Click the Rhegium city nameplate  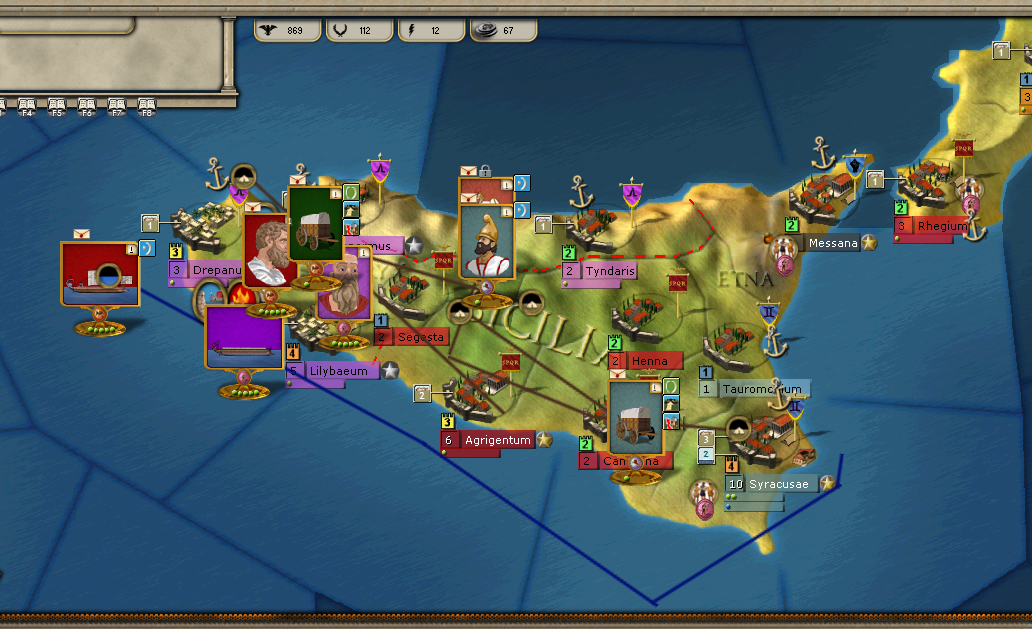(x=940, y=226)
